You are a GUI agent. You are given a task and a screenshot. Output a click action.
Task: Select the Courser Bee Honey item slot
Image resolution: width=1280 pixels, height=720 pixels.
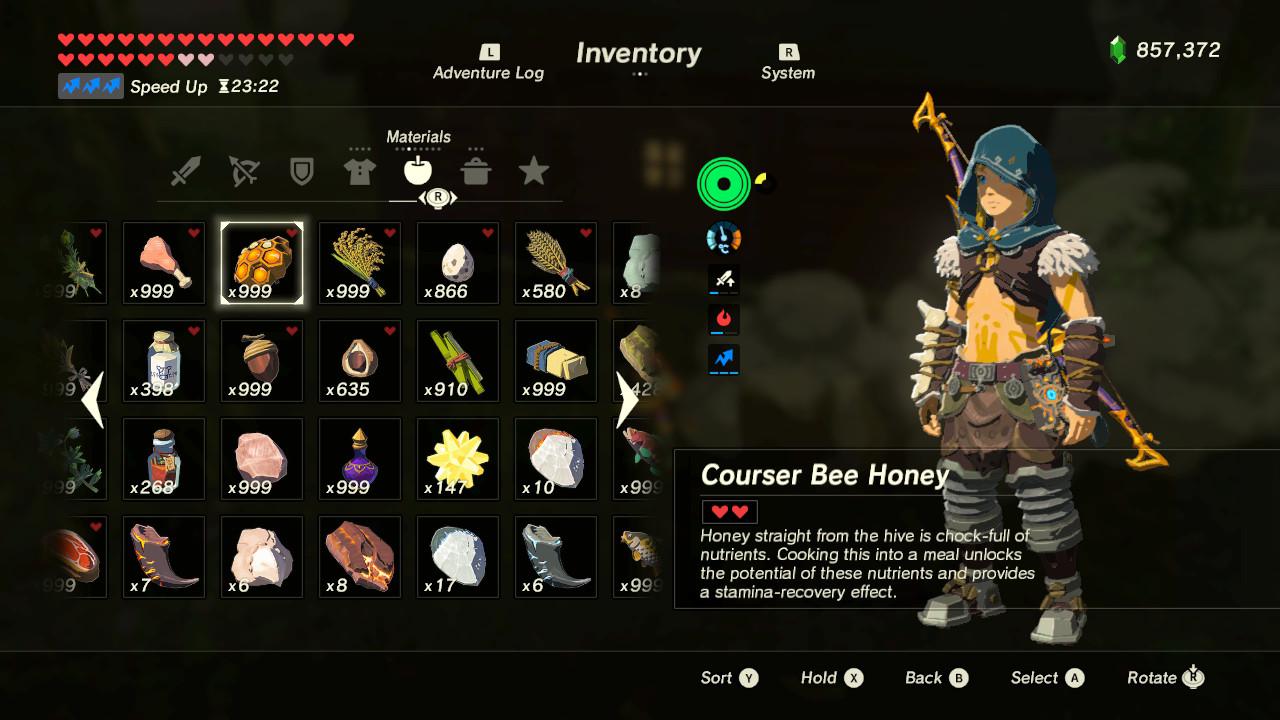pos(261,262)
